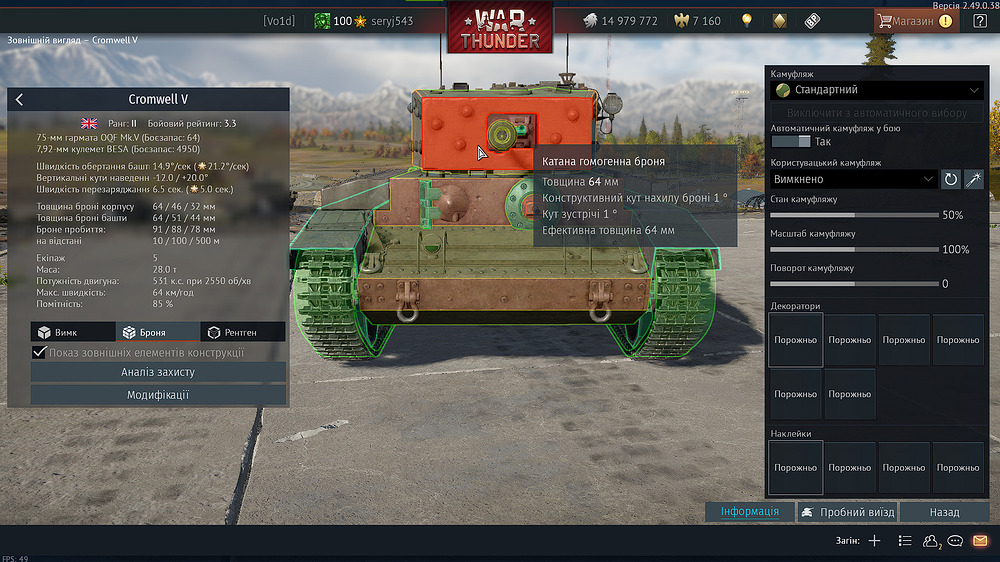Go back using the arrow beside Cromwell V
1000x562 pixels.
click(20, 99)
